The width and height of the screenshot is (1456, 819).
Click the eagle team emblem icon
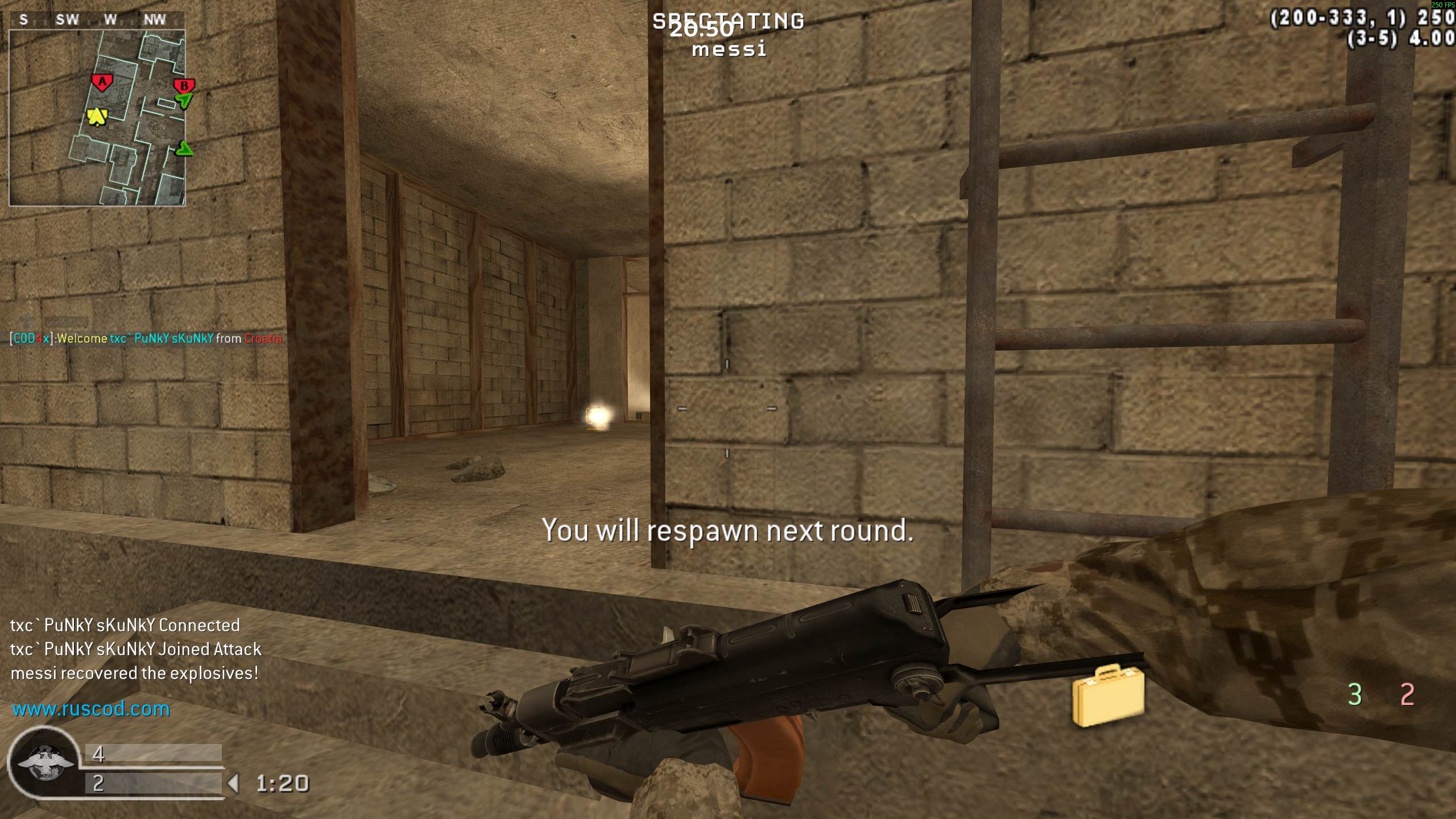click(x=45, y=762)
